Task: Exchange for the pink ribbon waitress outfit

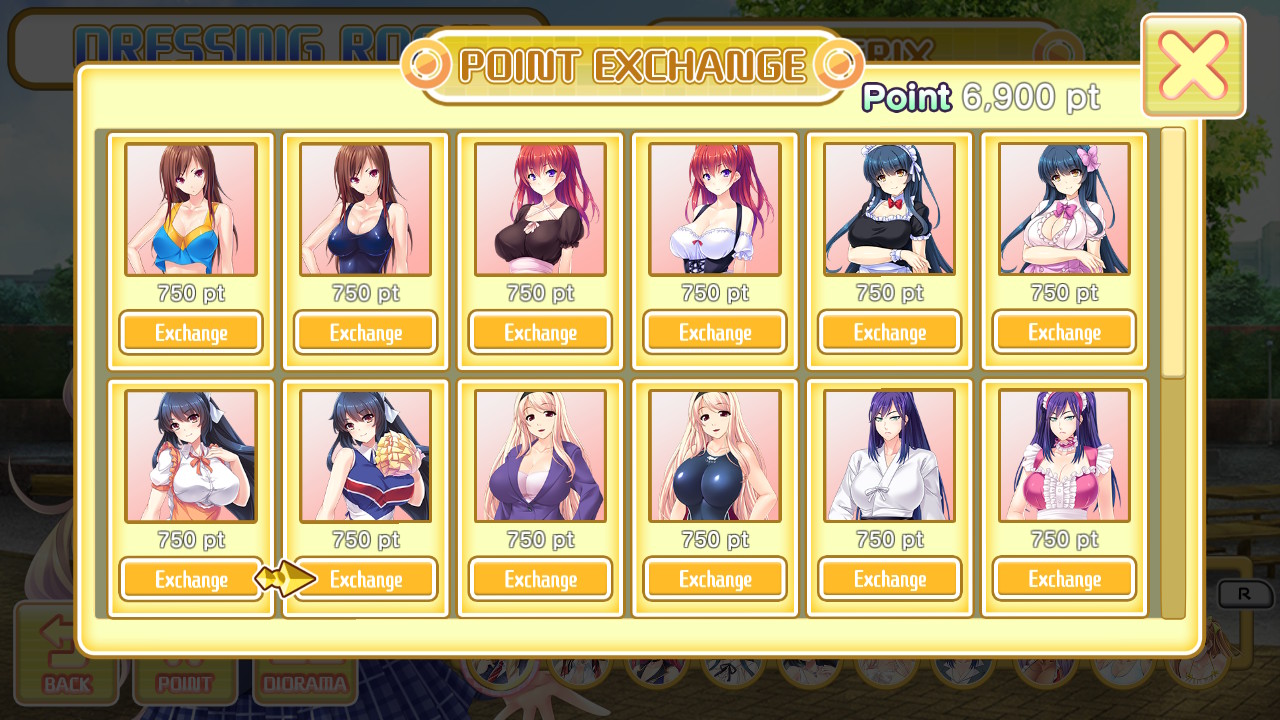Action: click(1064, 332)
